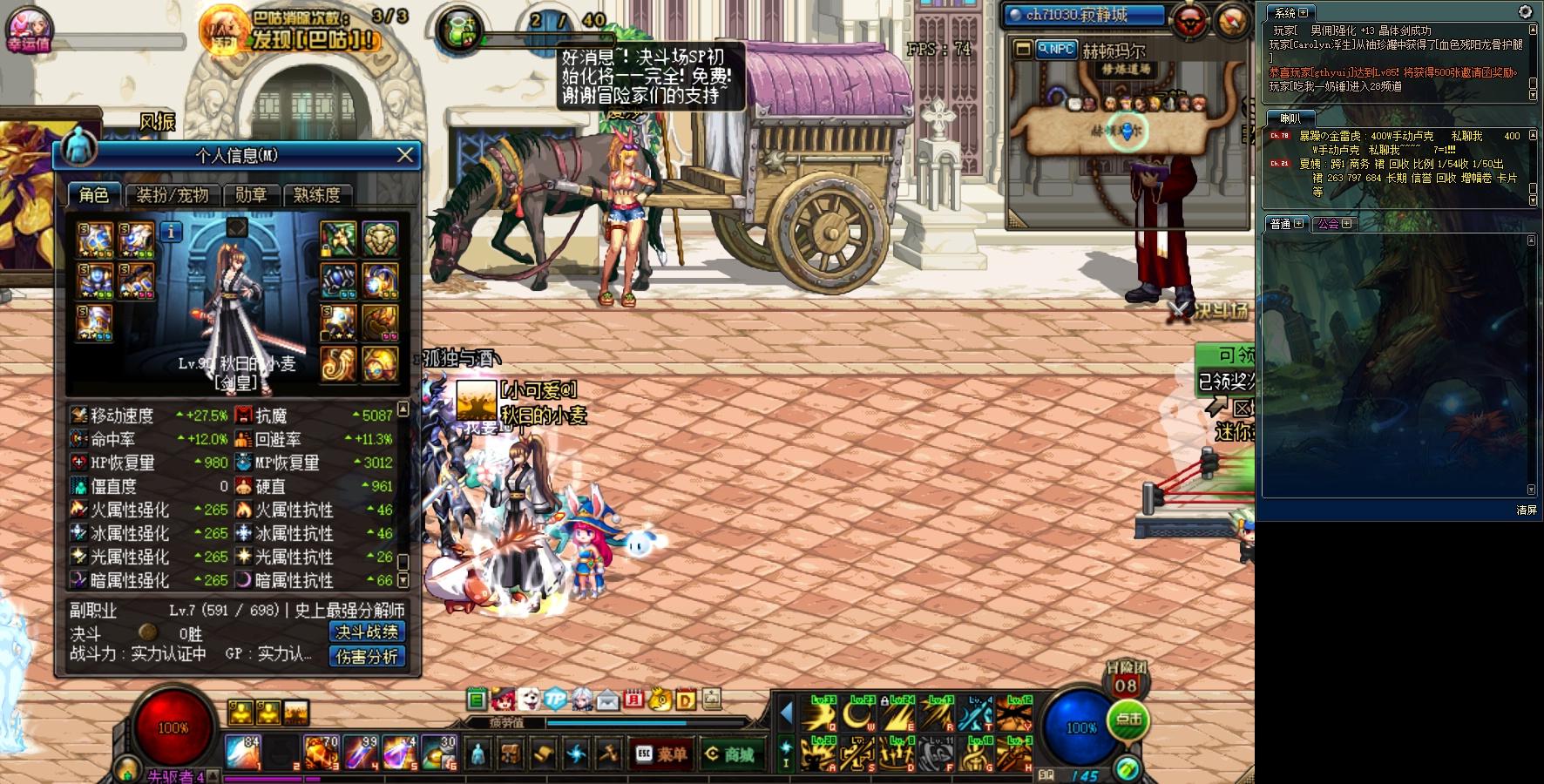Viewport: 1544px width, 784px height.
Task: Click the NPC search button on minimap
Action: coord(1056,50)
